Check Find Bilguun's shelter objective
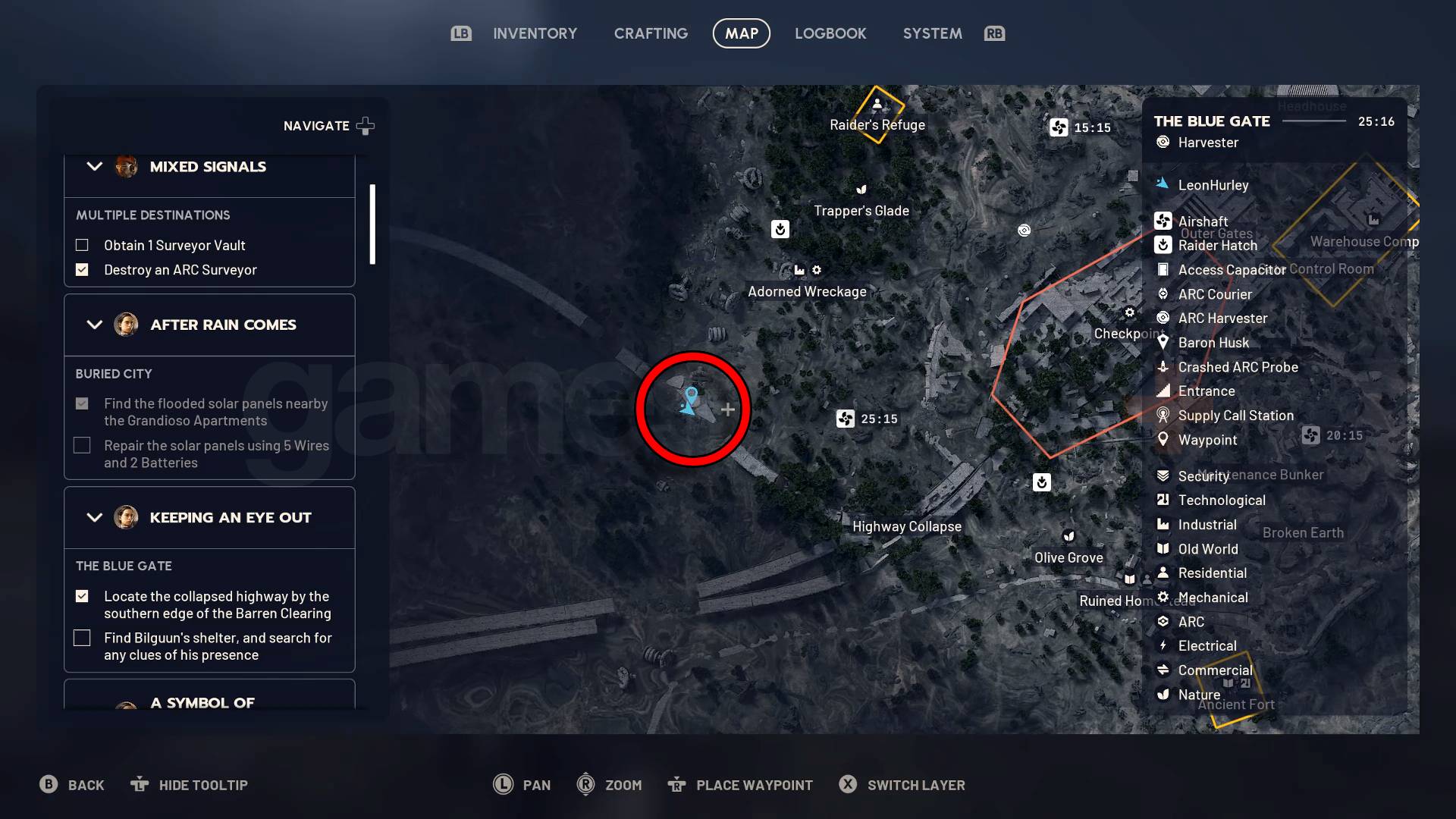Screen dimensions: 1456x819 click(82, 638)
